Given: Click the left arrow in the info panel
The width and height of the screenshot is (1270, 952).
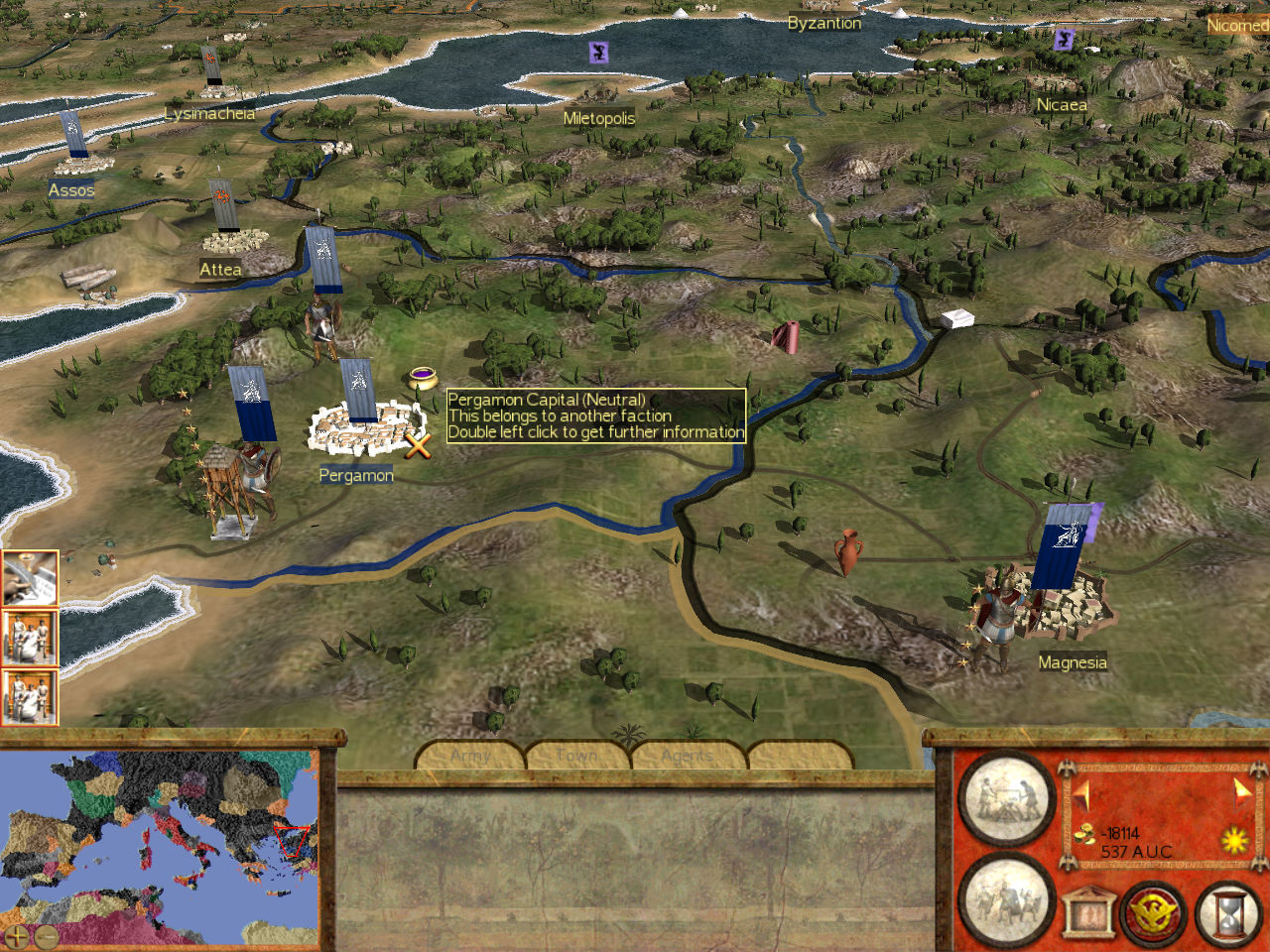Looking at the screenshot, I should (1081, 794).
